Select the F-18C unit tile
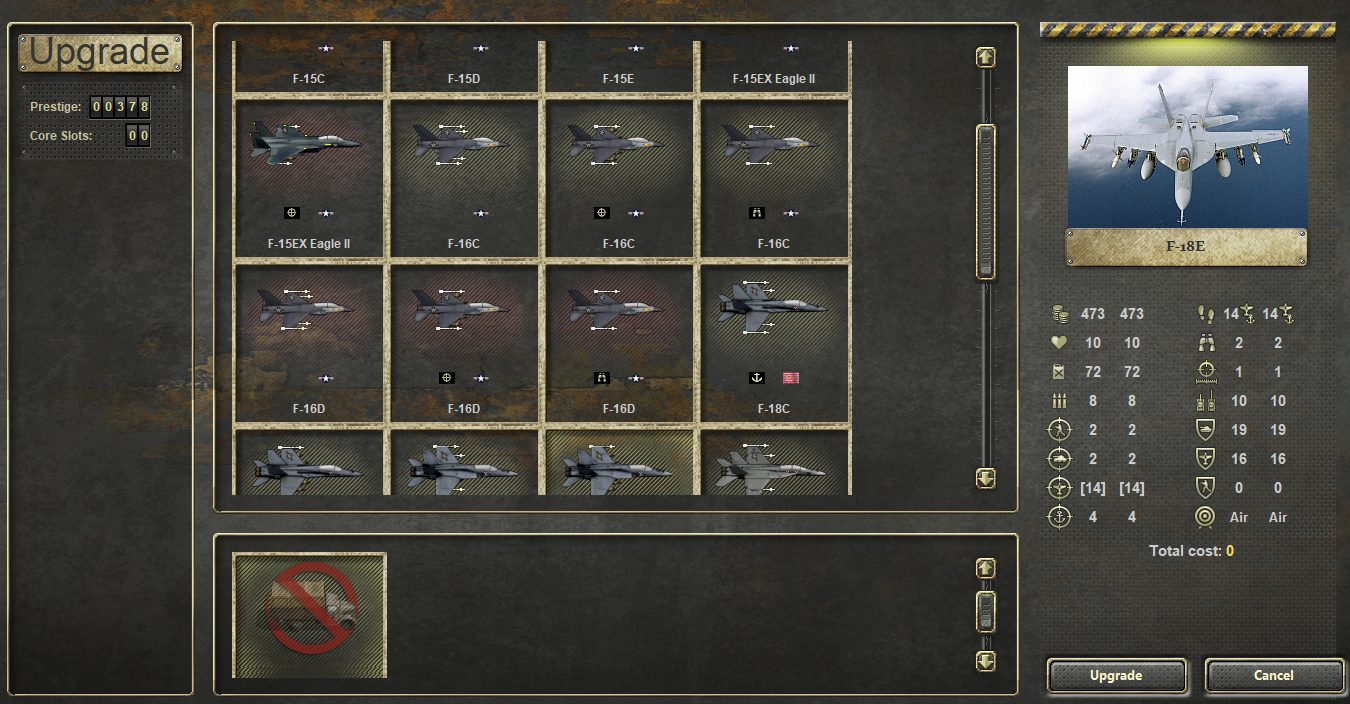The width and height of the screenshot is (1350, 704). (773, 342)
